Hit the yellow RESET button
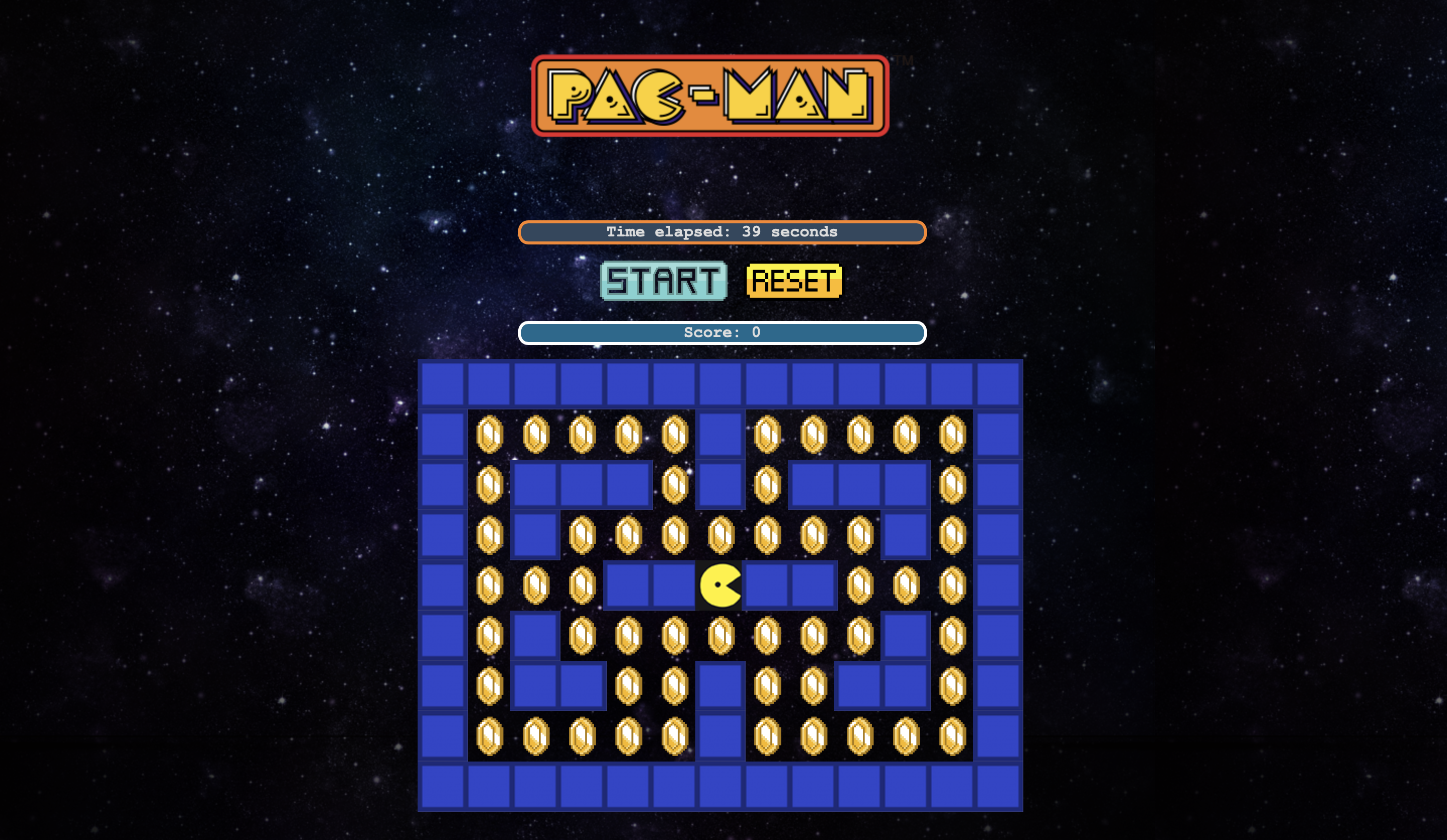 point(793,281)
